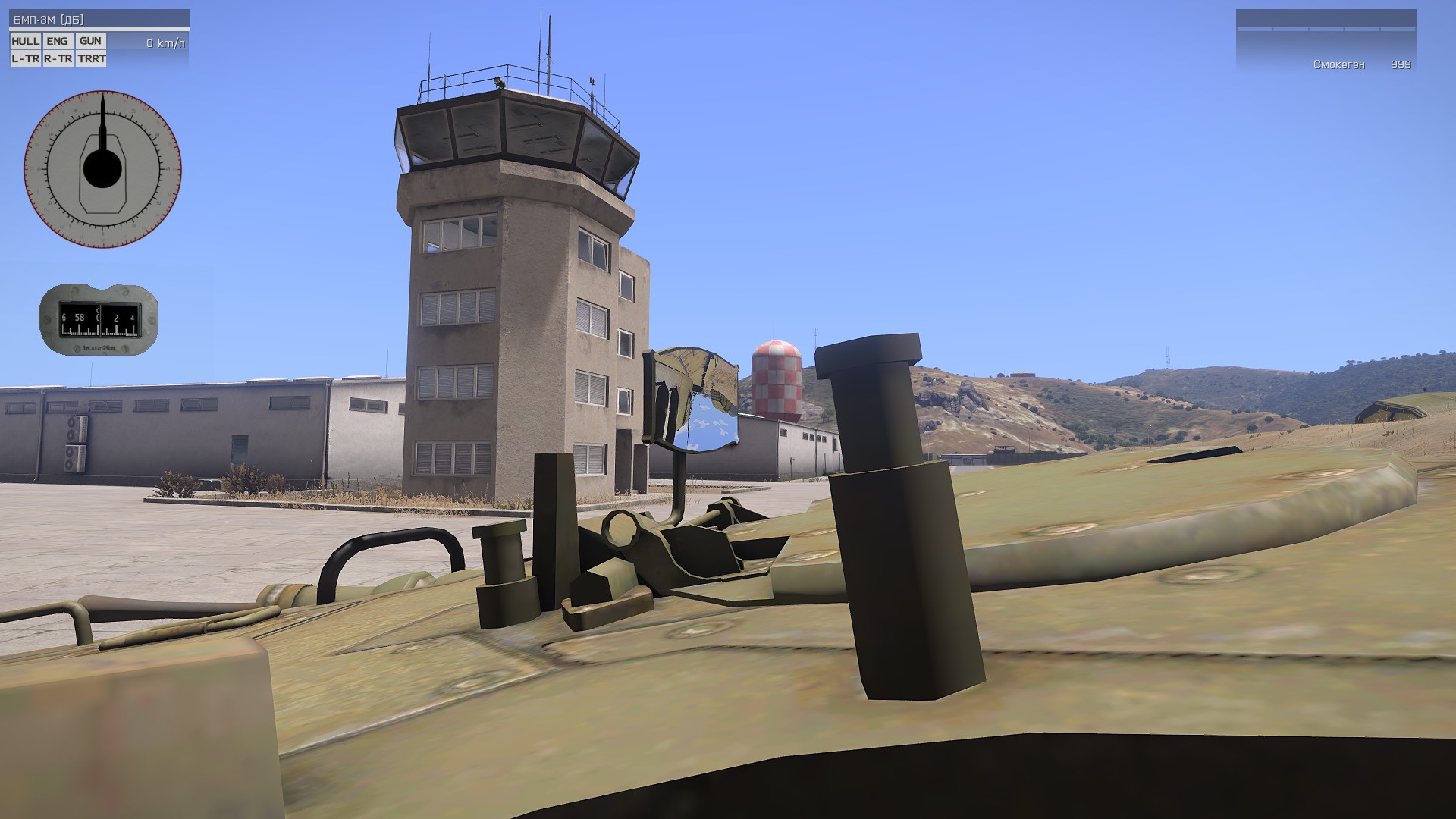This screenshot has height=819, width=1456.
Task: Click the R-TR right track indicator
Action: [x=58, y=58]
